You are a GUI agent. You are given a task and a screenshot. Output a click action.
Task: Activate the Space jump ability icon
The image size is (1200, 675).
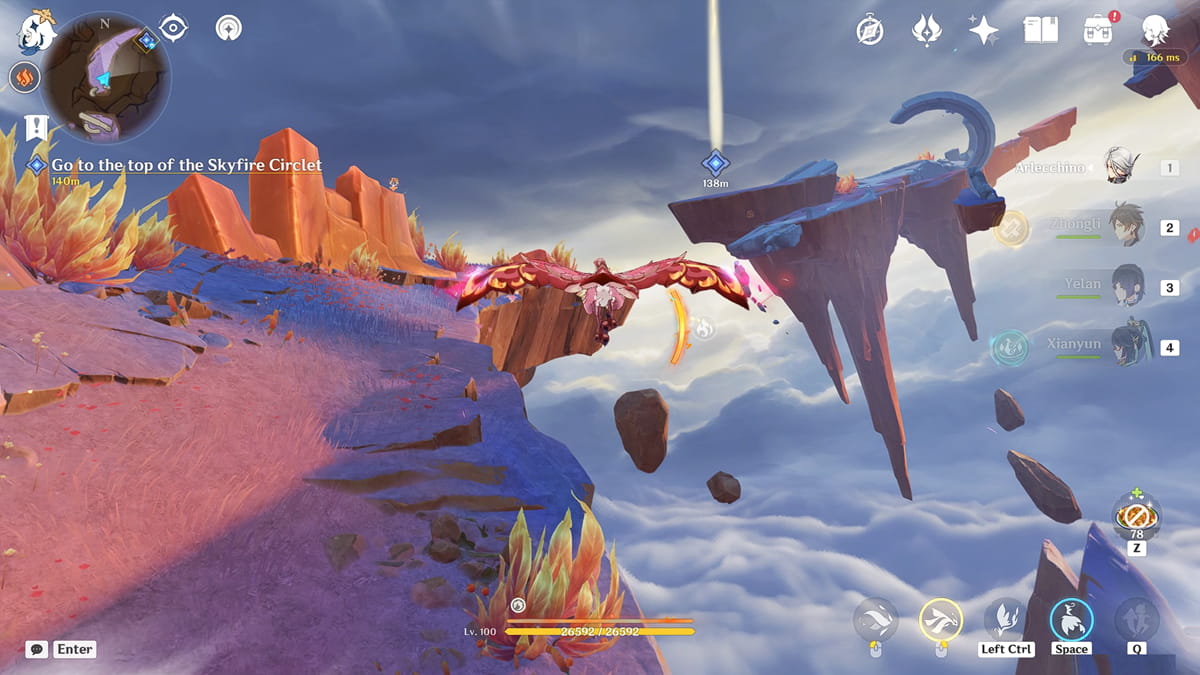[1071, 620]
